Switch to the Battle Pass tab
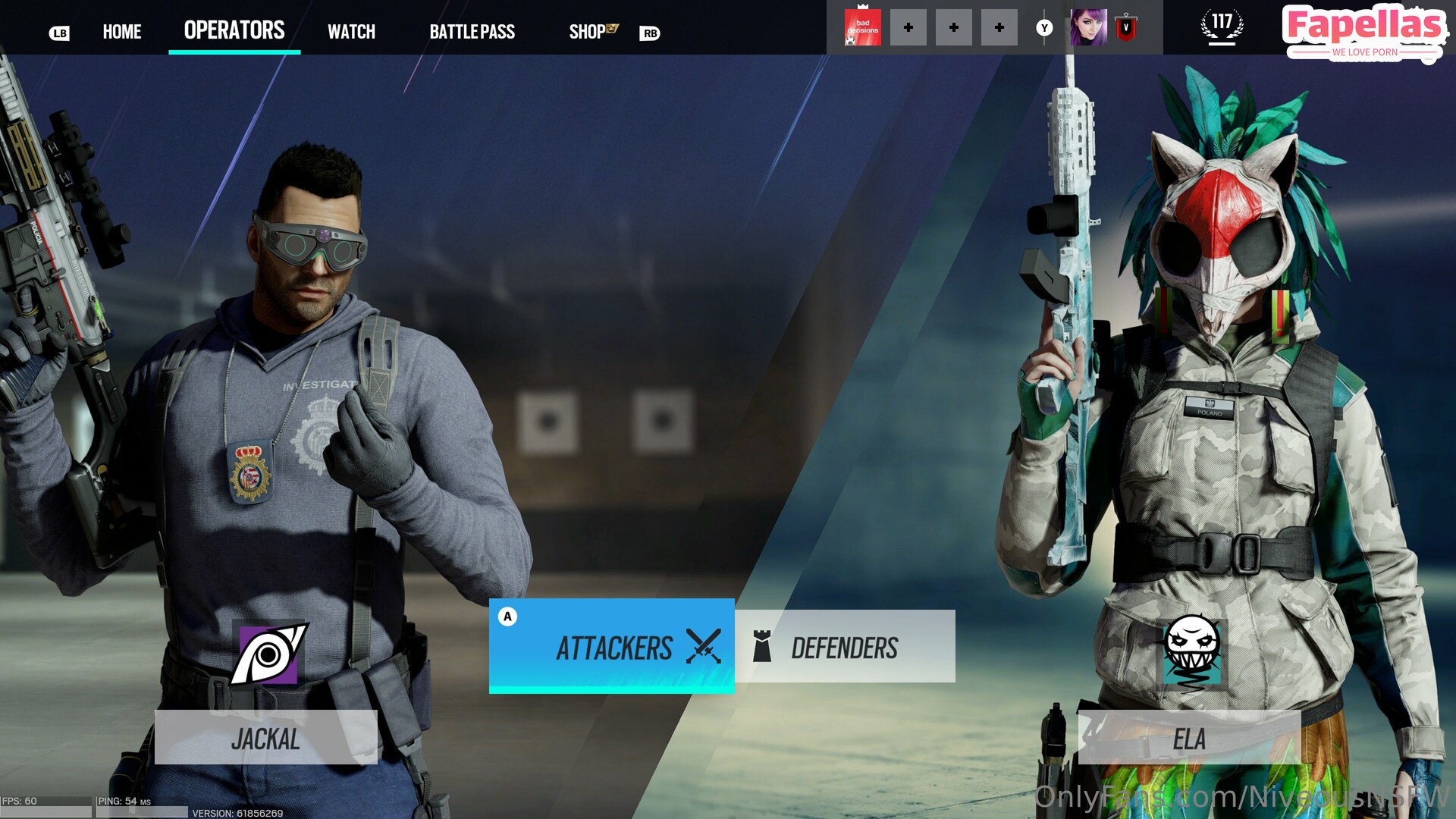The height and width of the screenshot is (819, 1456). 472,32
